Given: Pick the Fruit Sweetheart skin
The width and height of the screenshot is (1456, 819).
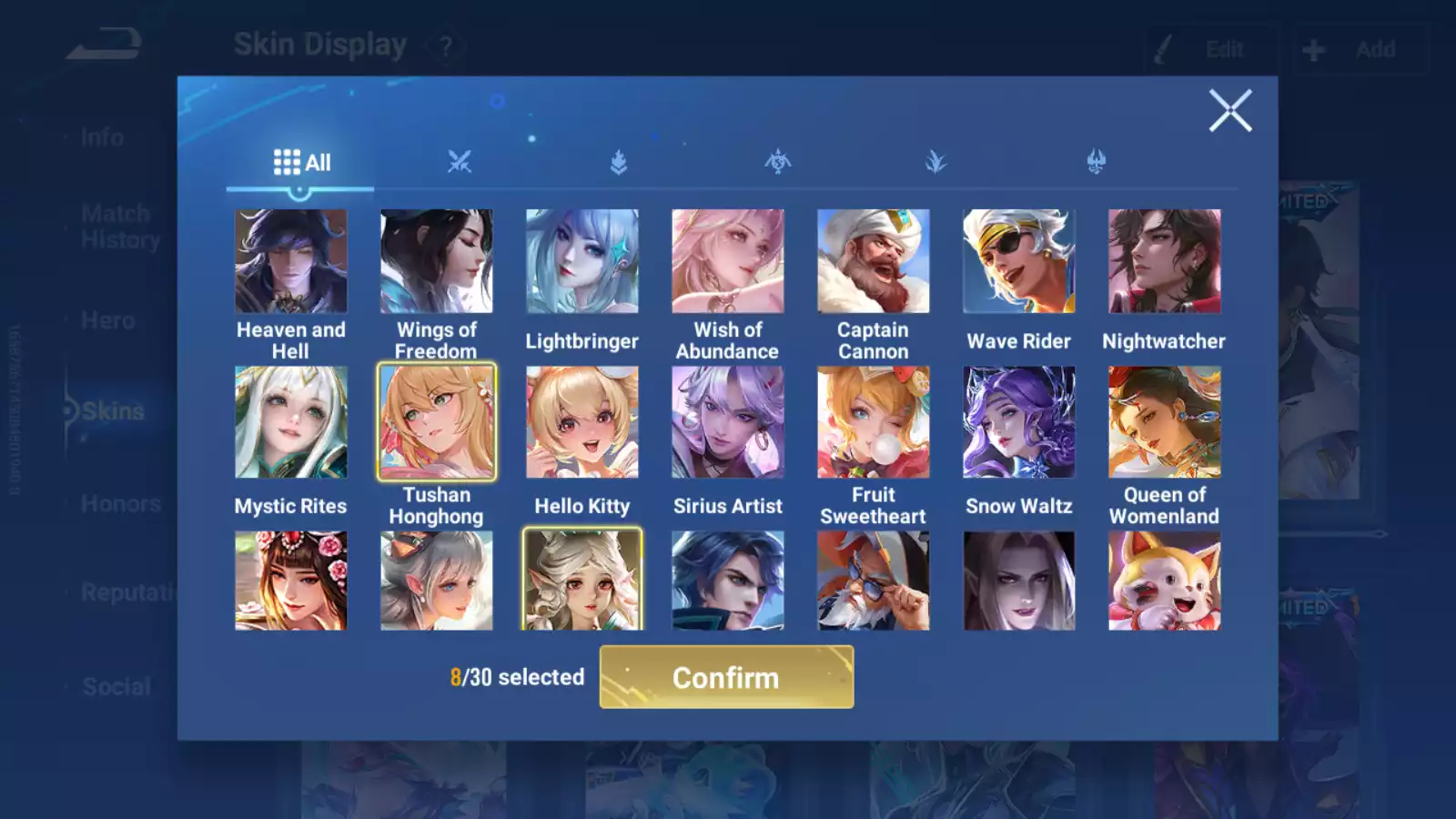Looking at the screenshot, I should click(873, 422).
